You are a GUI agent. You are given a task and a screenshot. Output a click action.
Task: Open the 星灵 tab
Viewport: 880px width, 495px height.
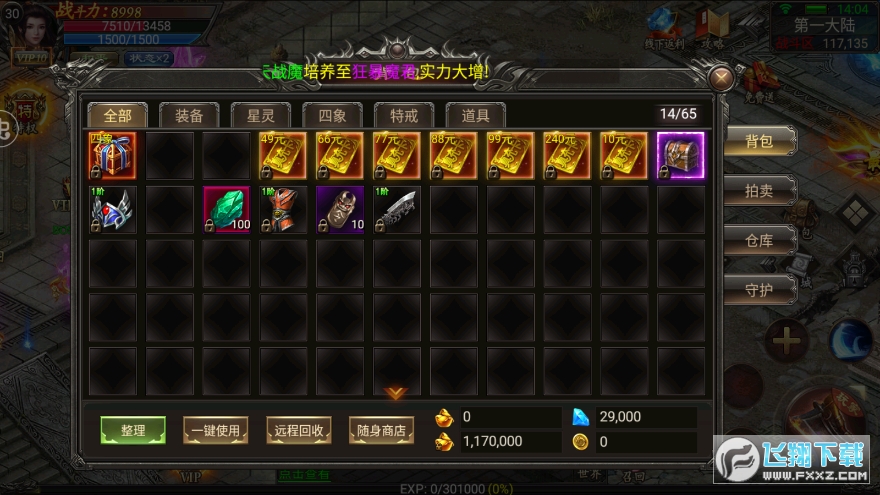[261, 115]
